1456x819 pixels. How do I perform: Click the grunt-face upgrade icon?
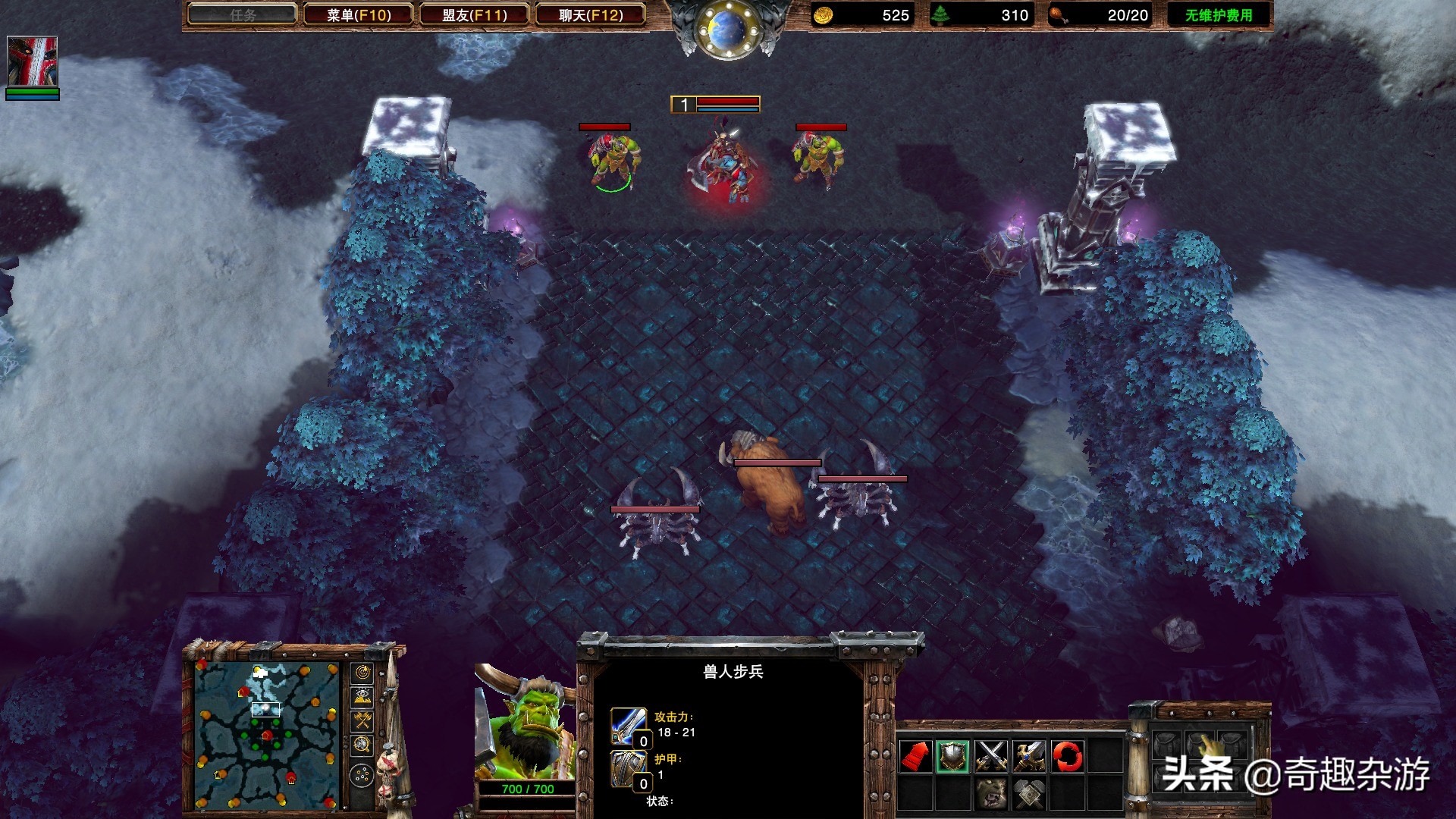coord(991,792)
